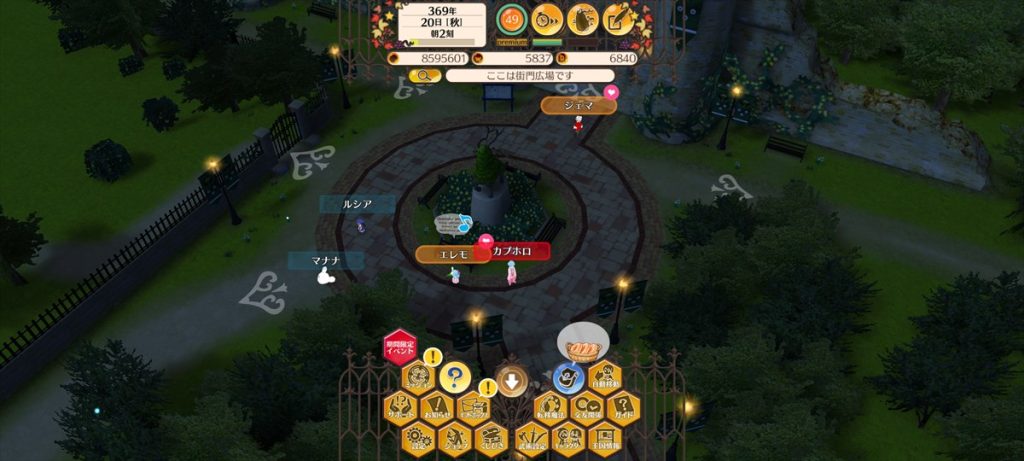Click the magnifying glass search button
The image size is (1024, 461).
[x=424, y=75]
